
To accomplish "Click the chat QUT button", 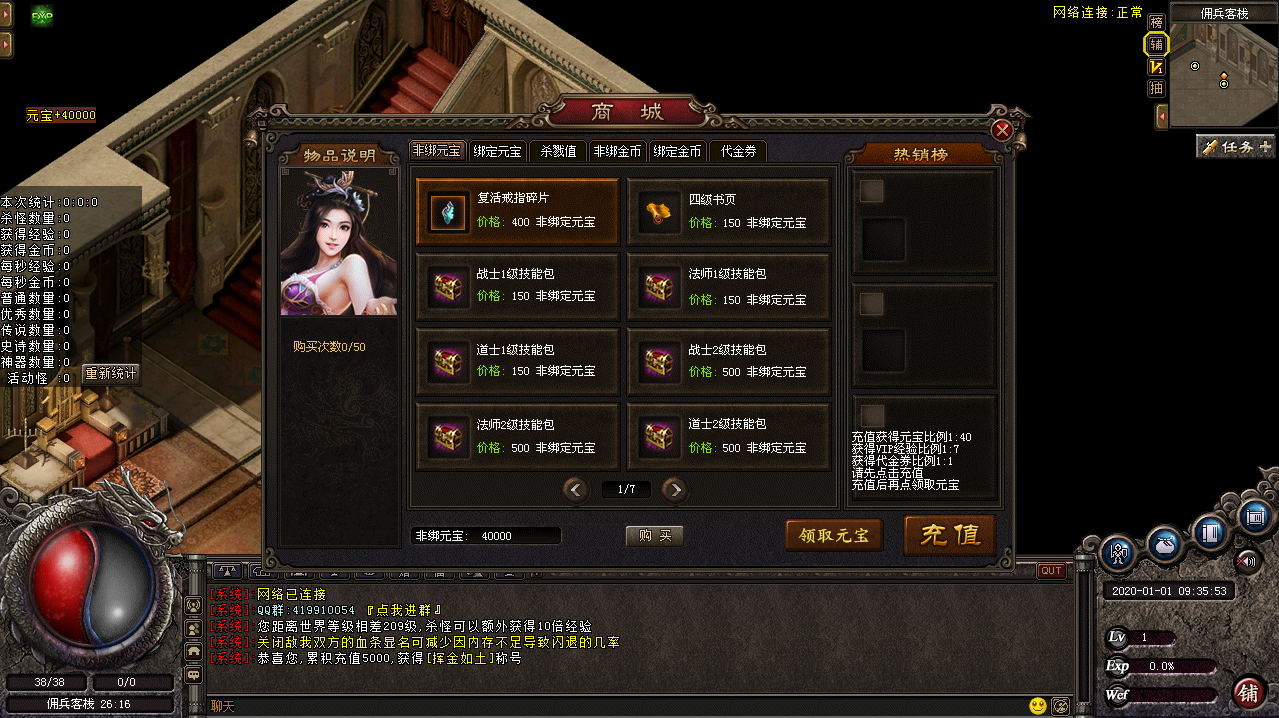I will click(x=1051, y=571).
